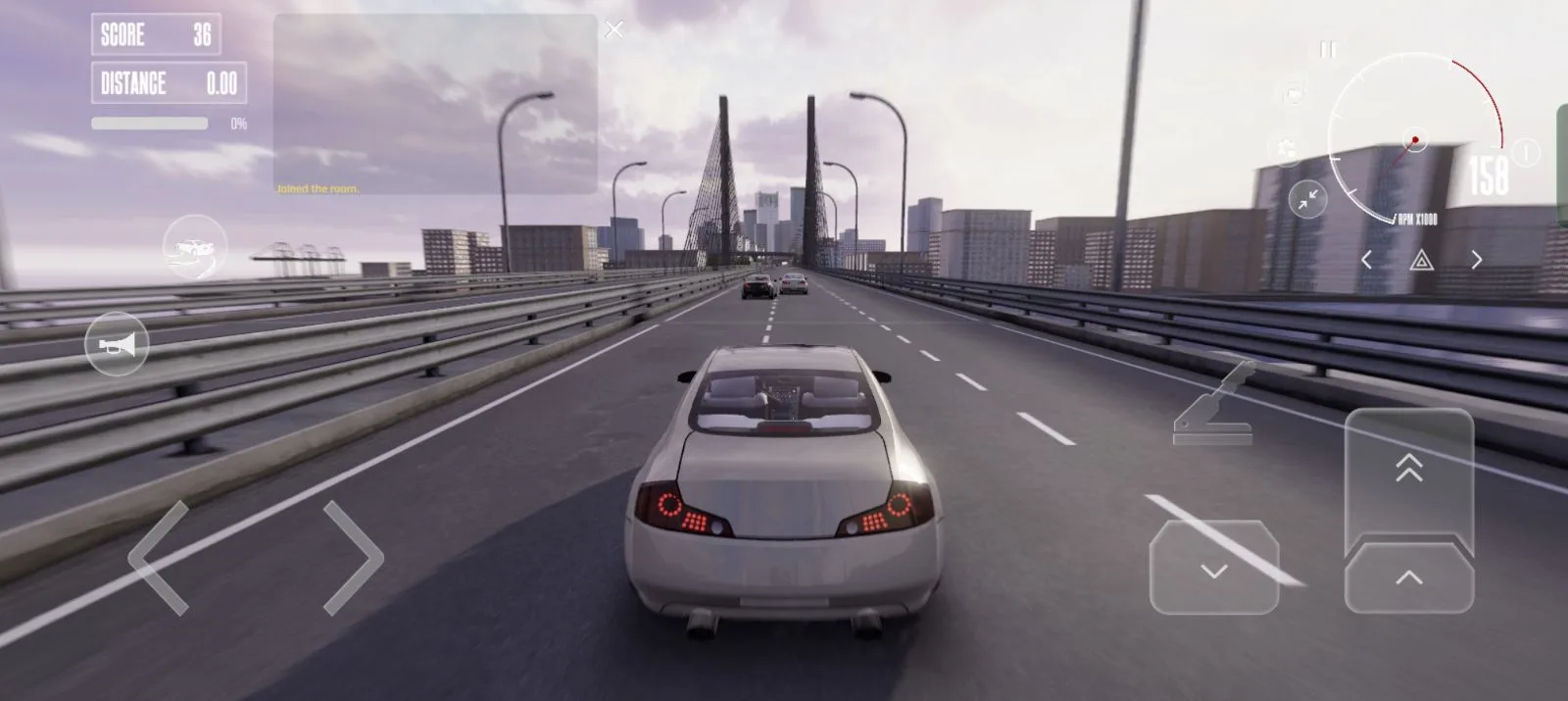The height and width of the screenshot is (701, 1568).
Task: Hit the brake pedal with the down chevron
Action: click(1214, 569)
